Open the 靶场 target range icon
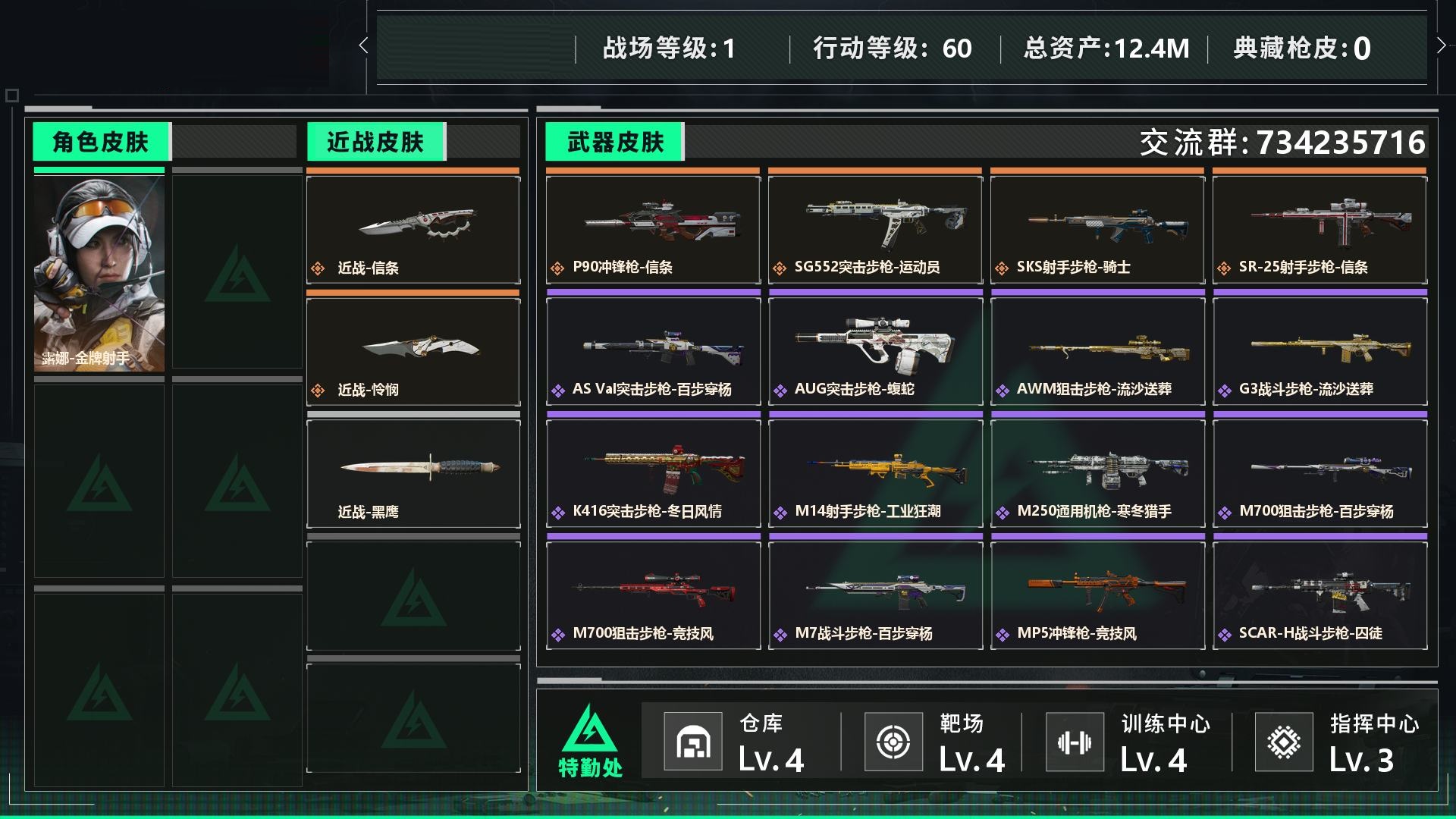This screenshot has height=819, width=1456. [x=894, y=741]
